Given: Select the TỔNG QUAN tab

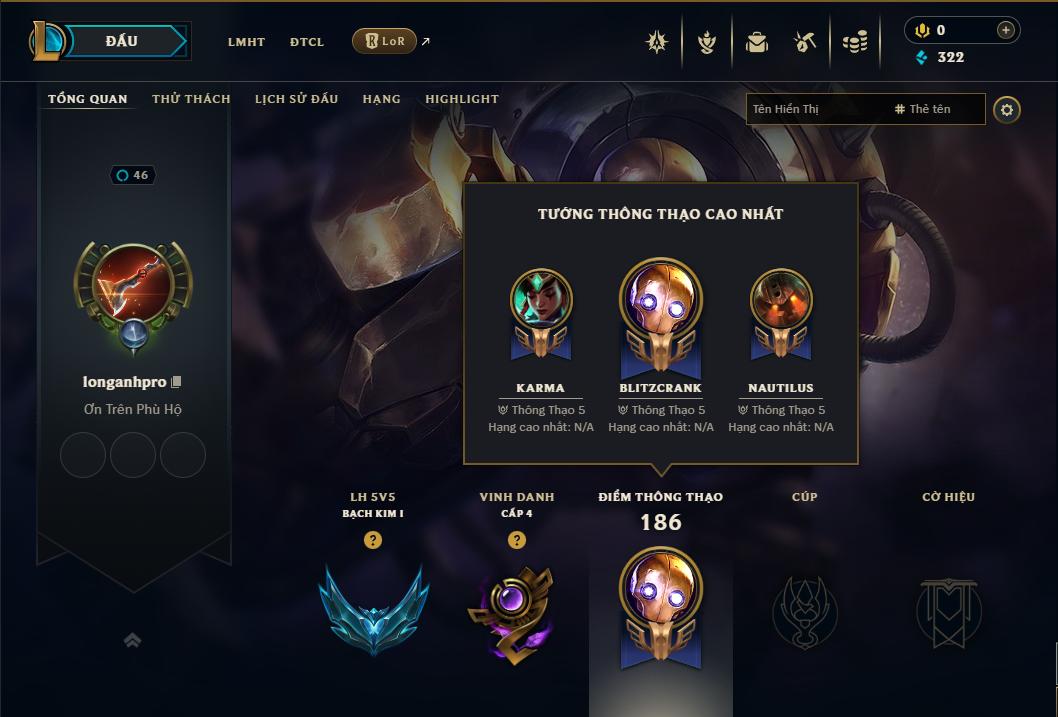Looking at the screenshot, I should (88, 99).
